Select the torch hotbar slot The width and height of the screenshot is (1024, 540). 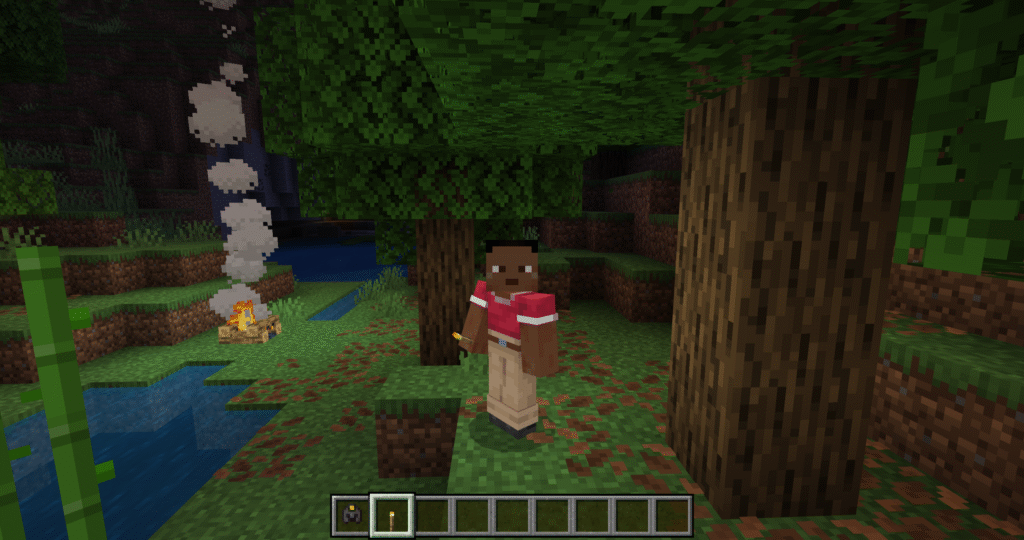(x=391, y=516)
